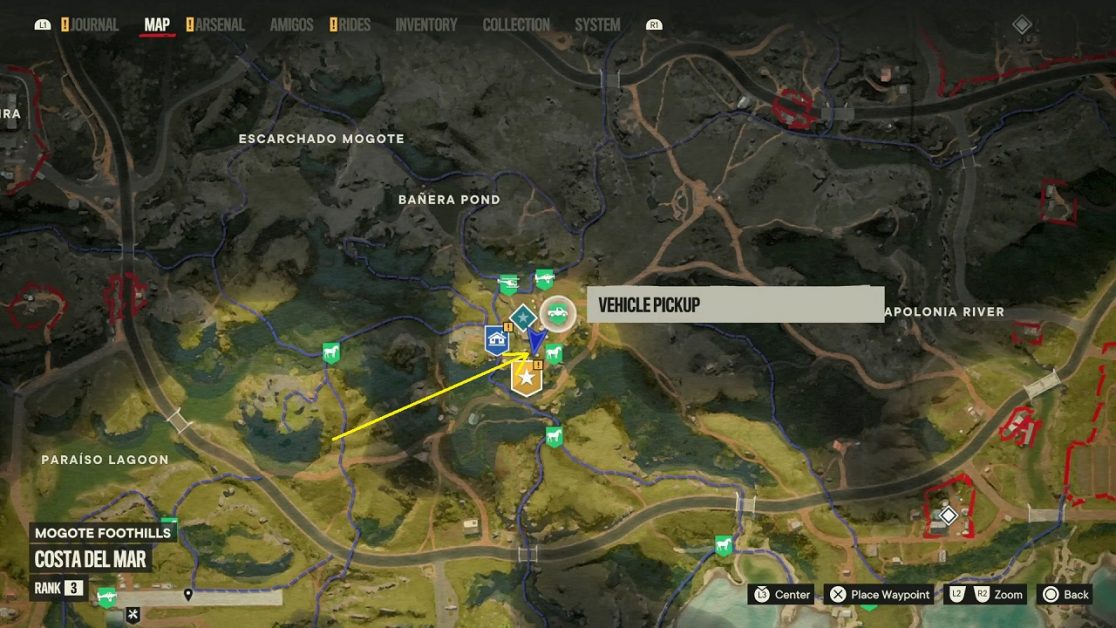This screenshot has height=628, width=1116.
Task: Open the Inventory tab
Action: [426, 25]
